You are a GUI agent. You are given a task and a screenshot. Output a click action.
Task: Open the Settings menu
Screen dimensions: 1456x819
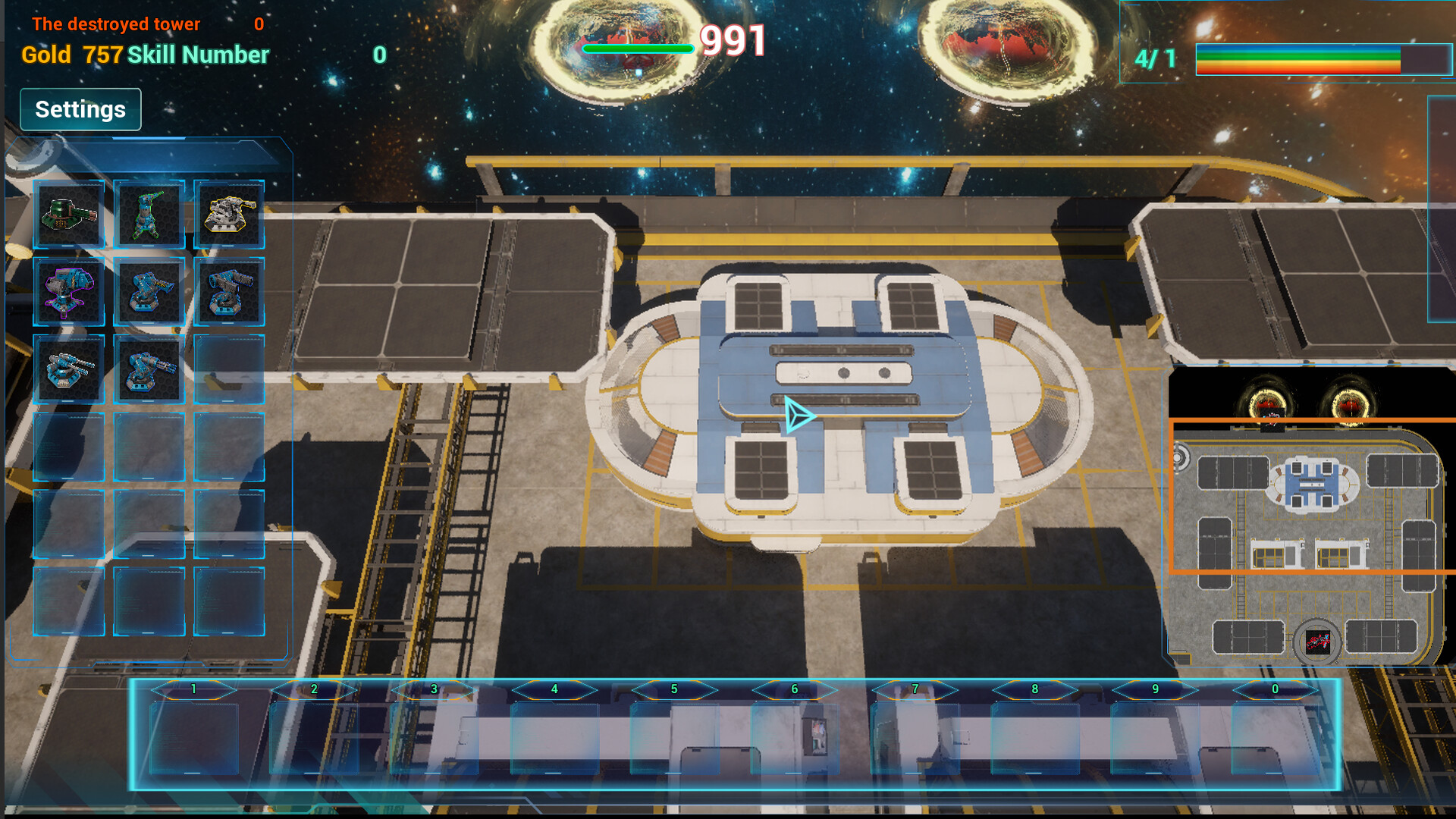[80, 109]
